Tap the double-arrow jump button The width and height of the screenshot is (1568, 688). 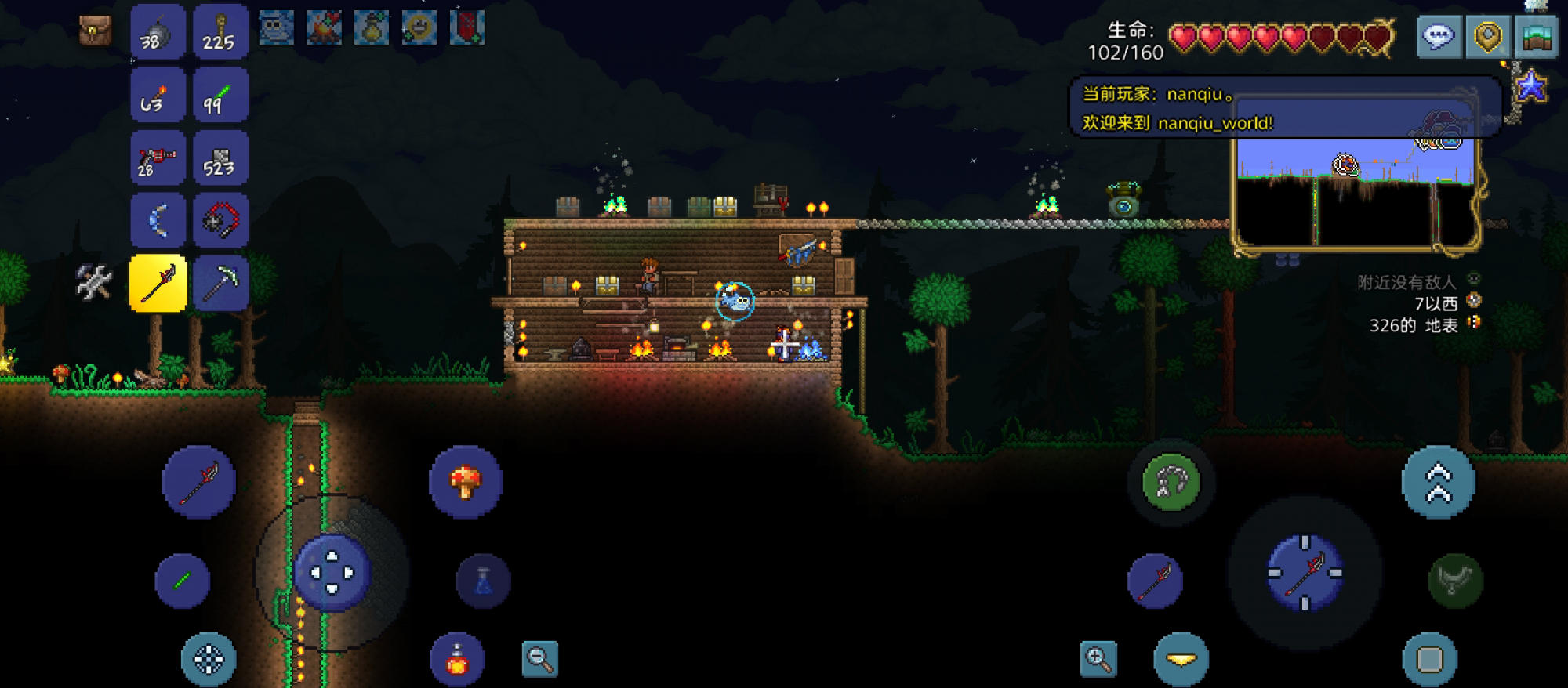(x=1438, y=481)
